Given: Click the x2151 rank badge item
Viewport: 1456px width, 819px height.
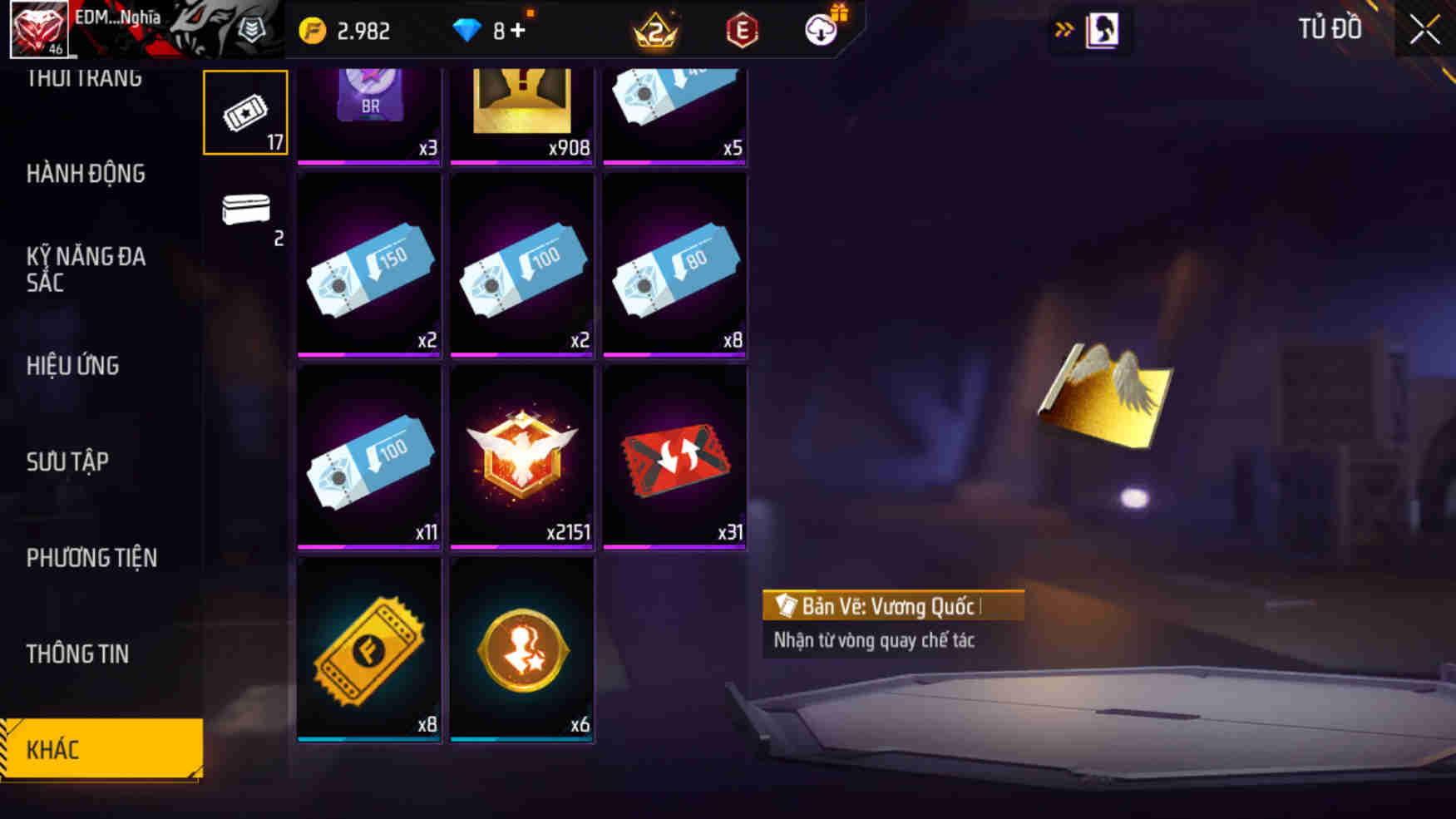Looking at the screenshot, I should [521, 457].
